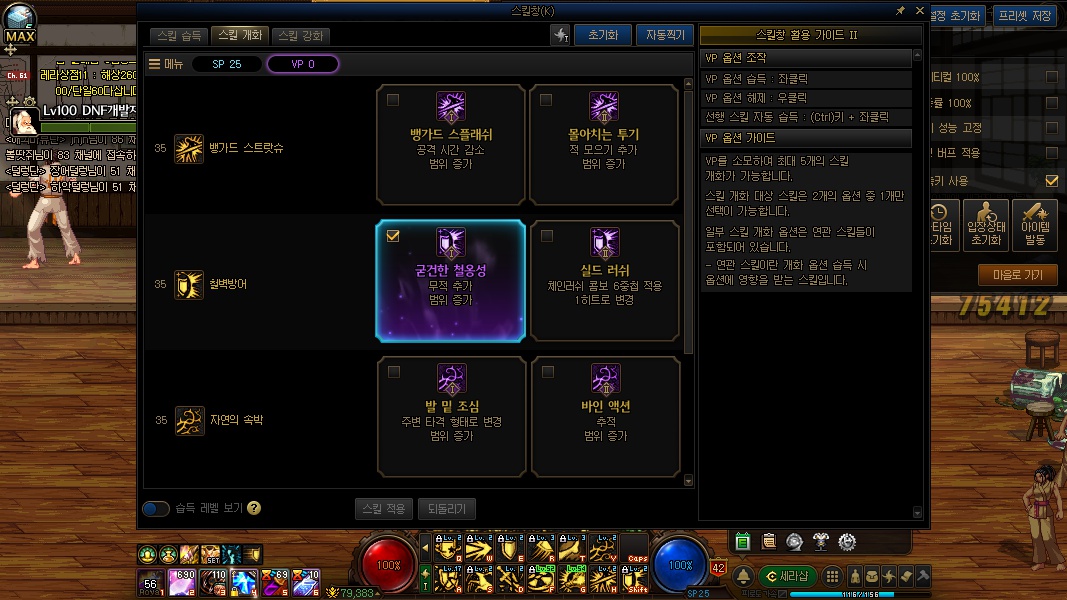Choose the 몰아치는 투기 option card
This screenshot has height=600, width=1067.
click(604, 144)
